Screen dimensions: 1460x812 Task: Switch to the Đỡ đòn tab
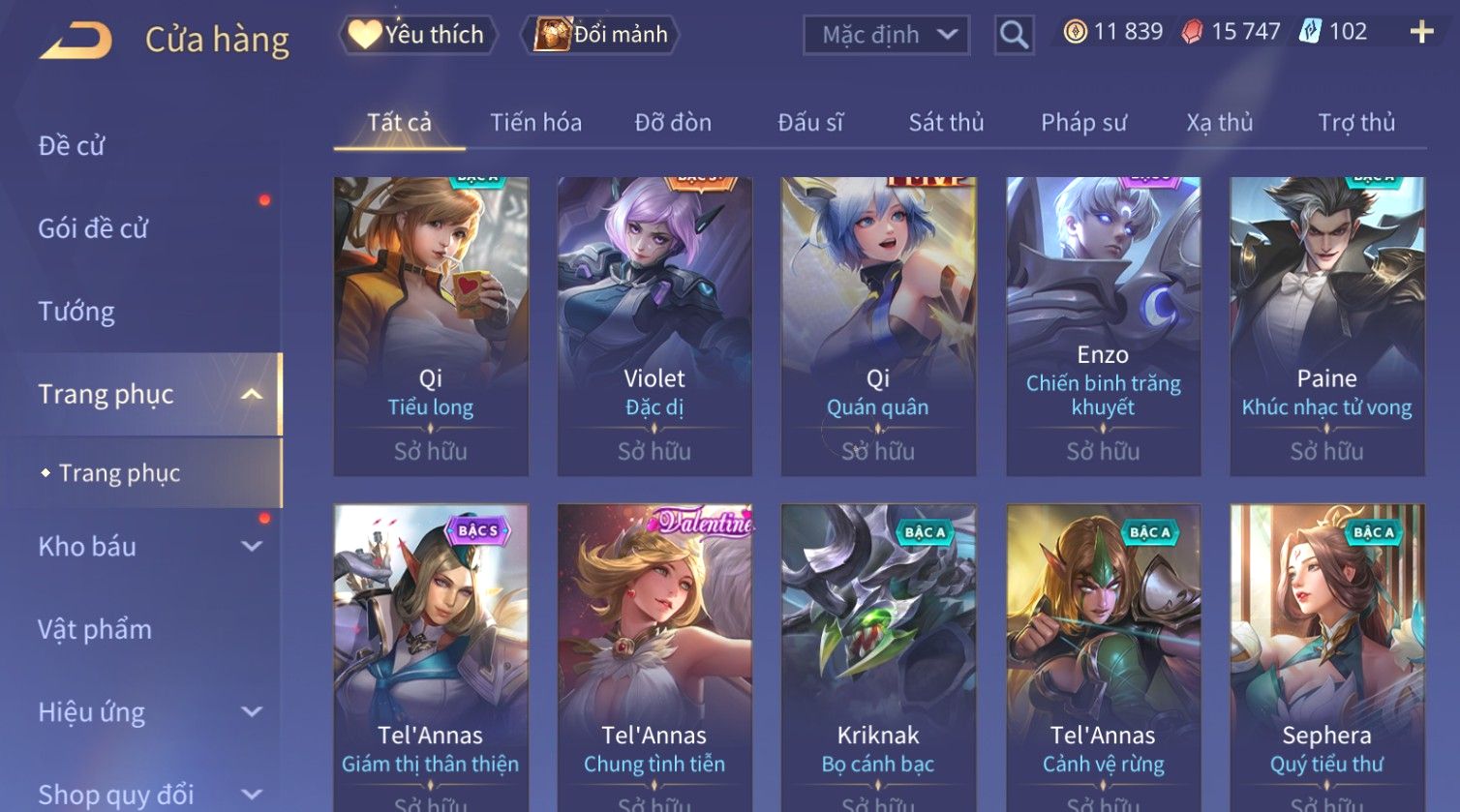tap(673, 123)
